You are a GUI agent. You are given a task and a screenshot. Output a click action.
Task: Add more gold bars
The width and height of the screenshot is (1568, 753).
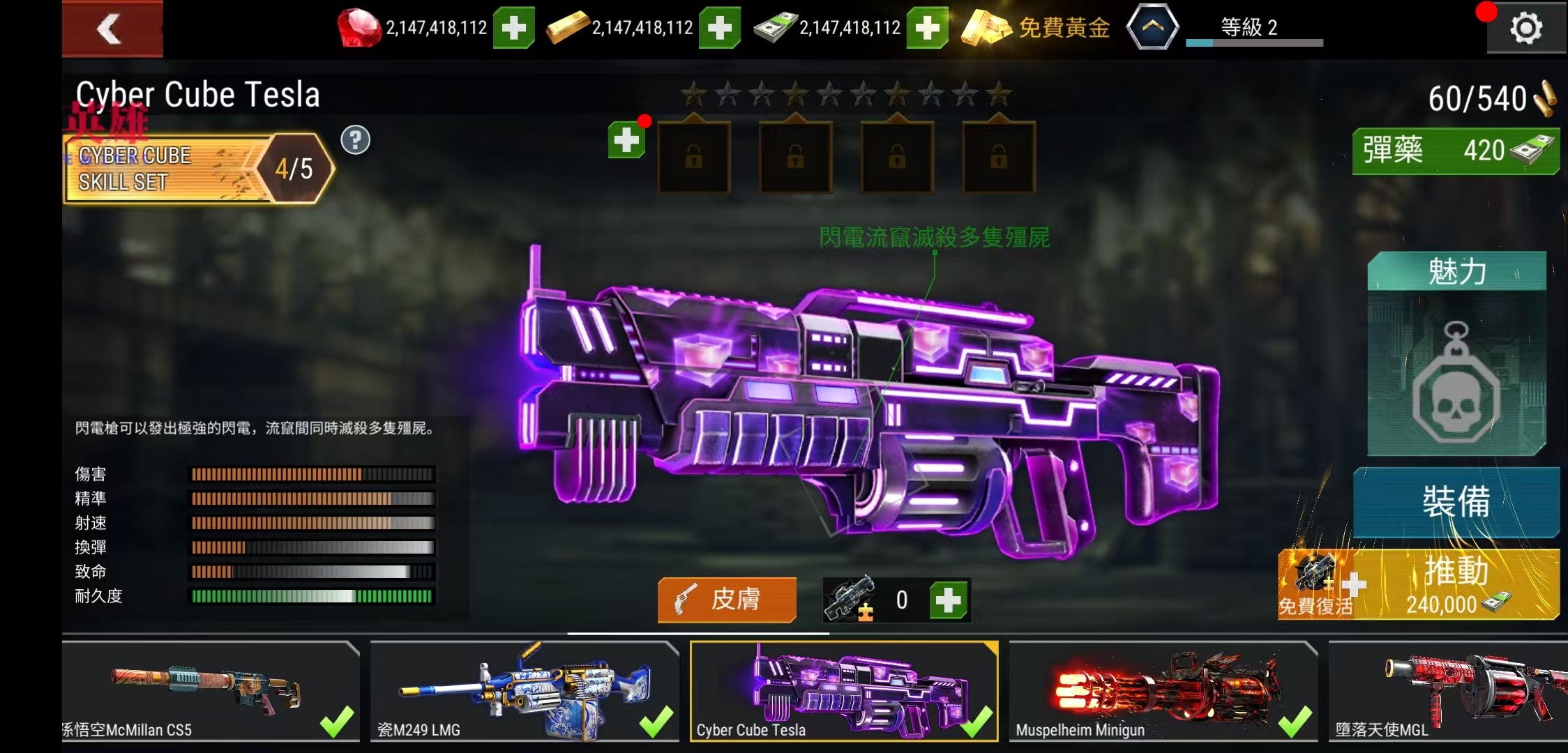[x=719, y=28]
